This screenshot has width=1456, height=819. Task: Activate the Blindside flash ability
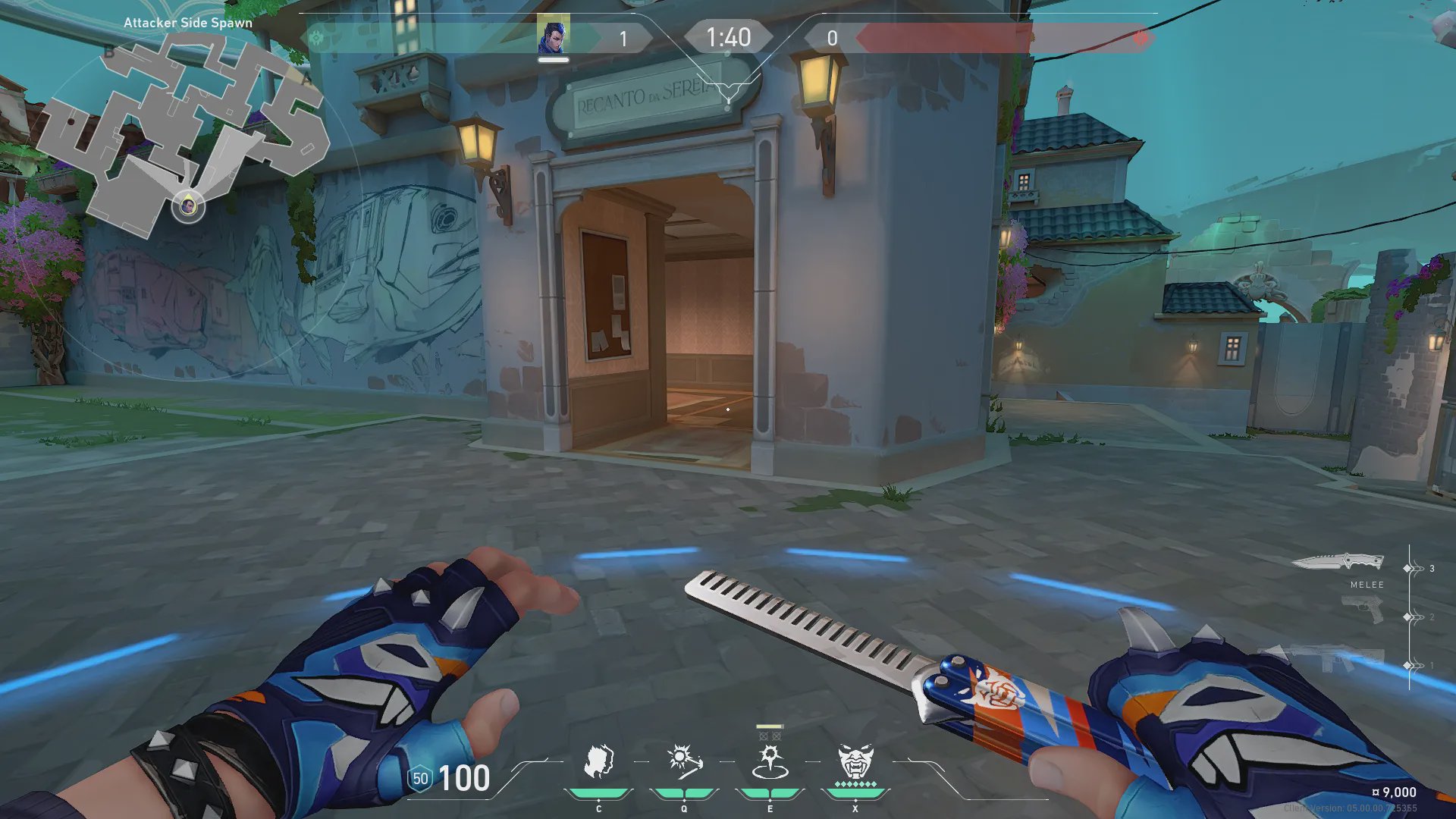click(x=684, y=761)
